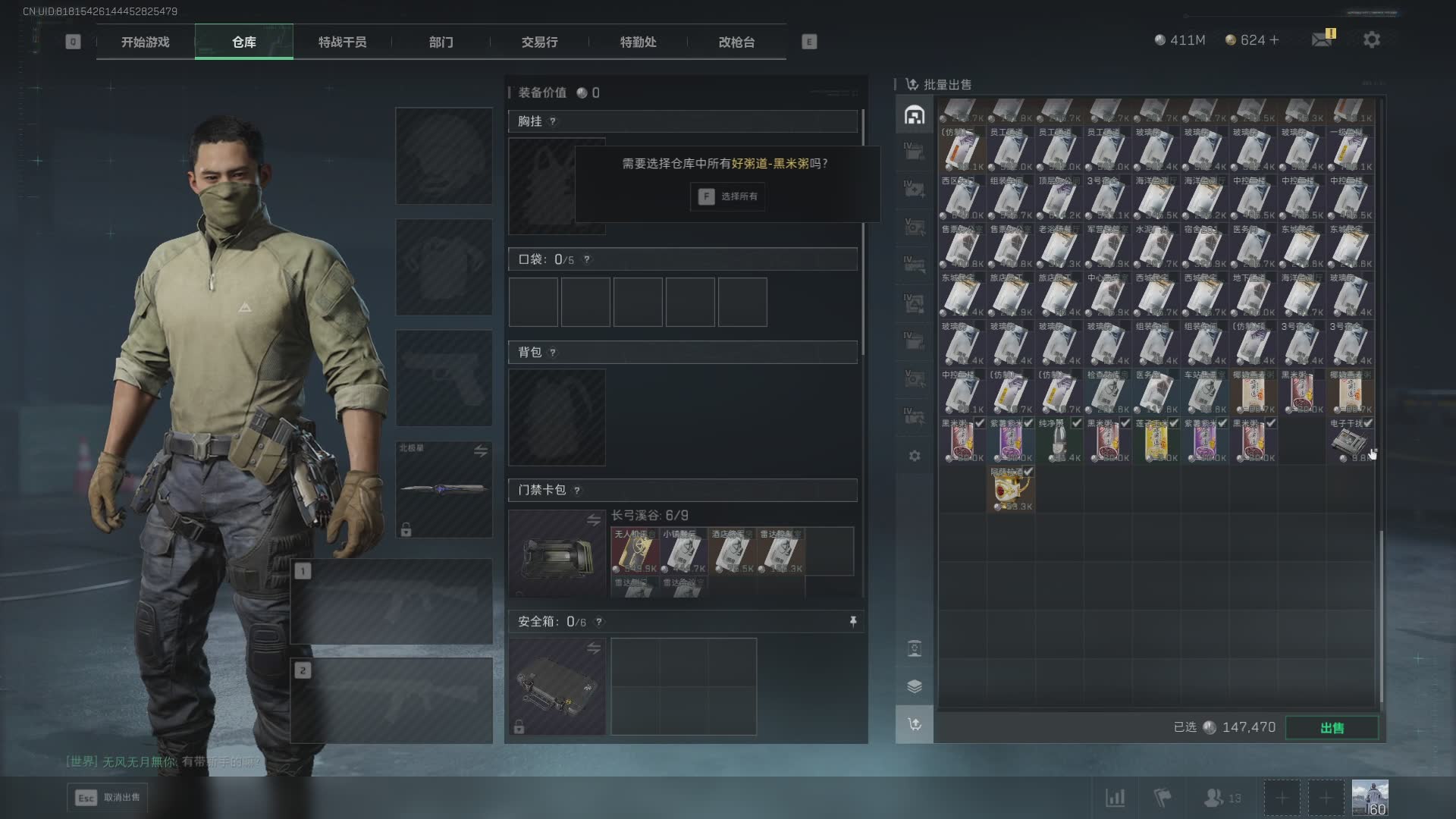Click the stacked layers icon in the stash sidebar
Screen dimensions: 1456x819
[915, 686]
